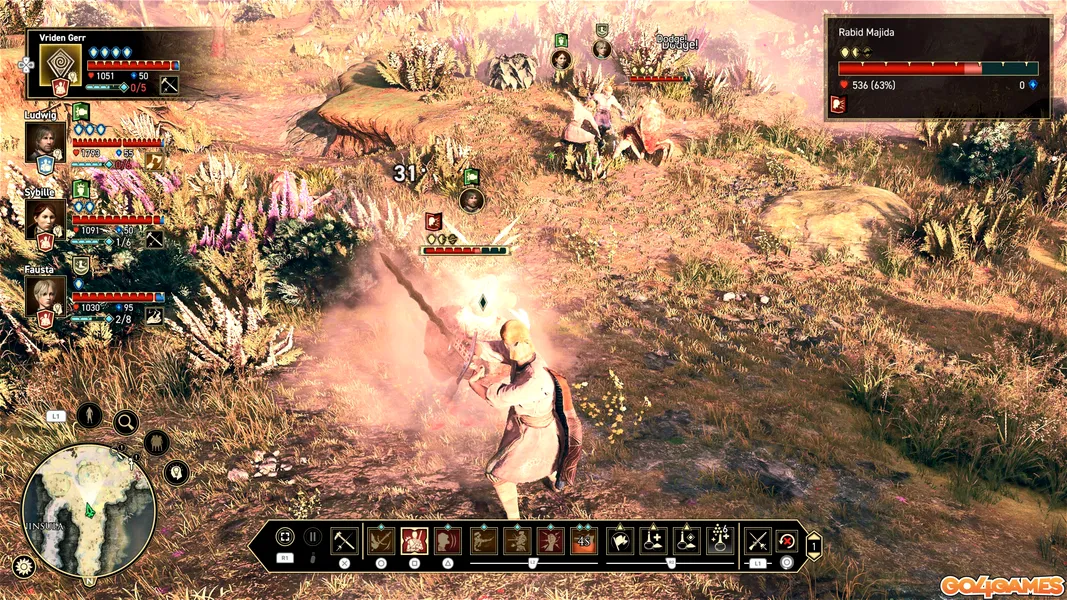
Task: Open the lightbulb head insight icon
Action: [x=177, y=471]
